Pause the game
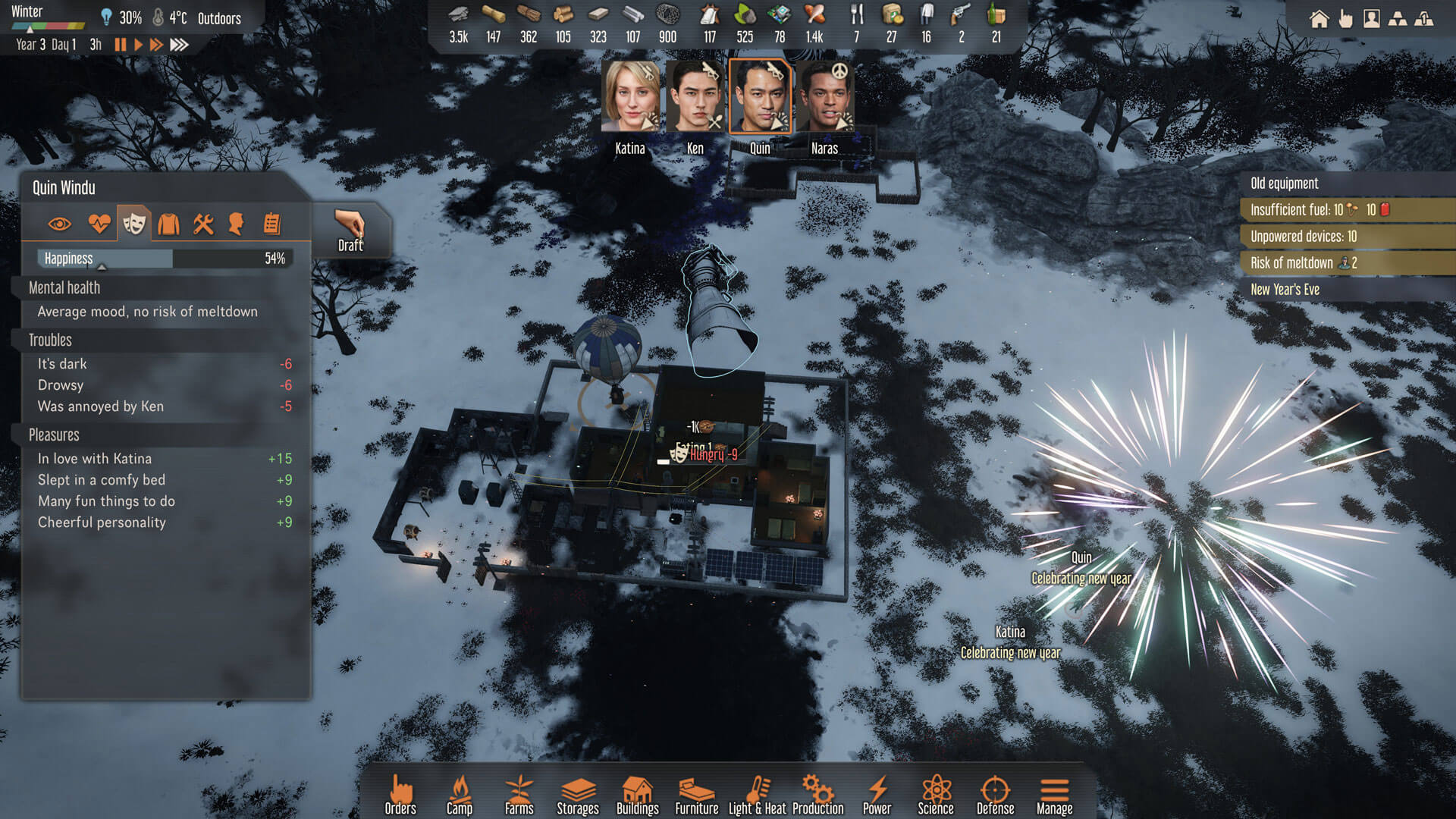1456x819 pixels. pyautogui.click(x=120, y=45)
